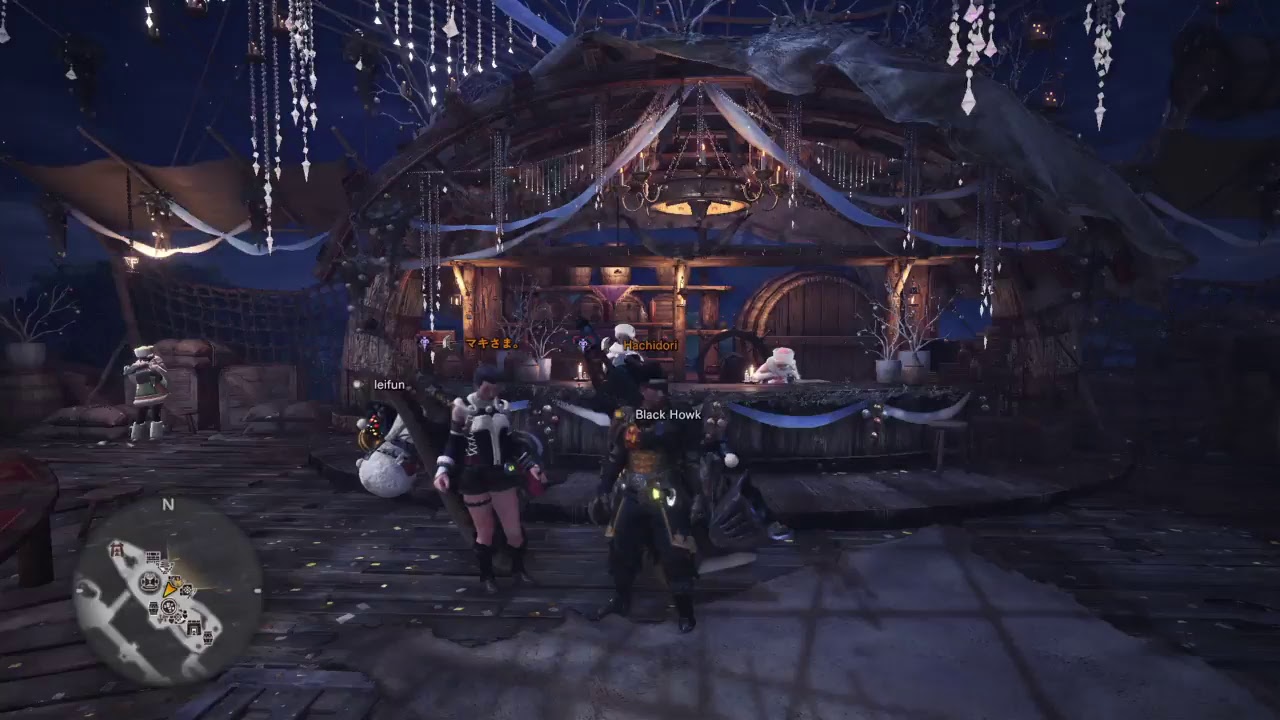Select the yellow player arrow on the minimap
The image size is (1280, 720).
[168, 590]
